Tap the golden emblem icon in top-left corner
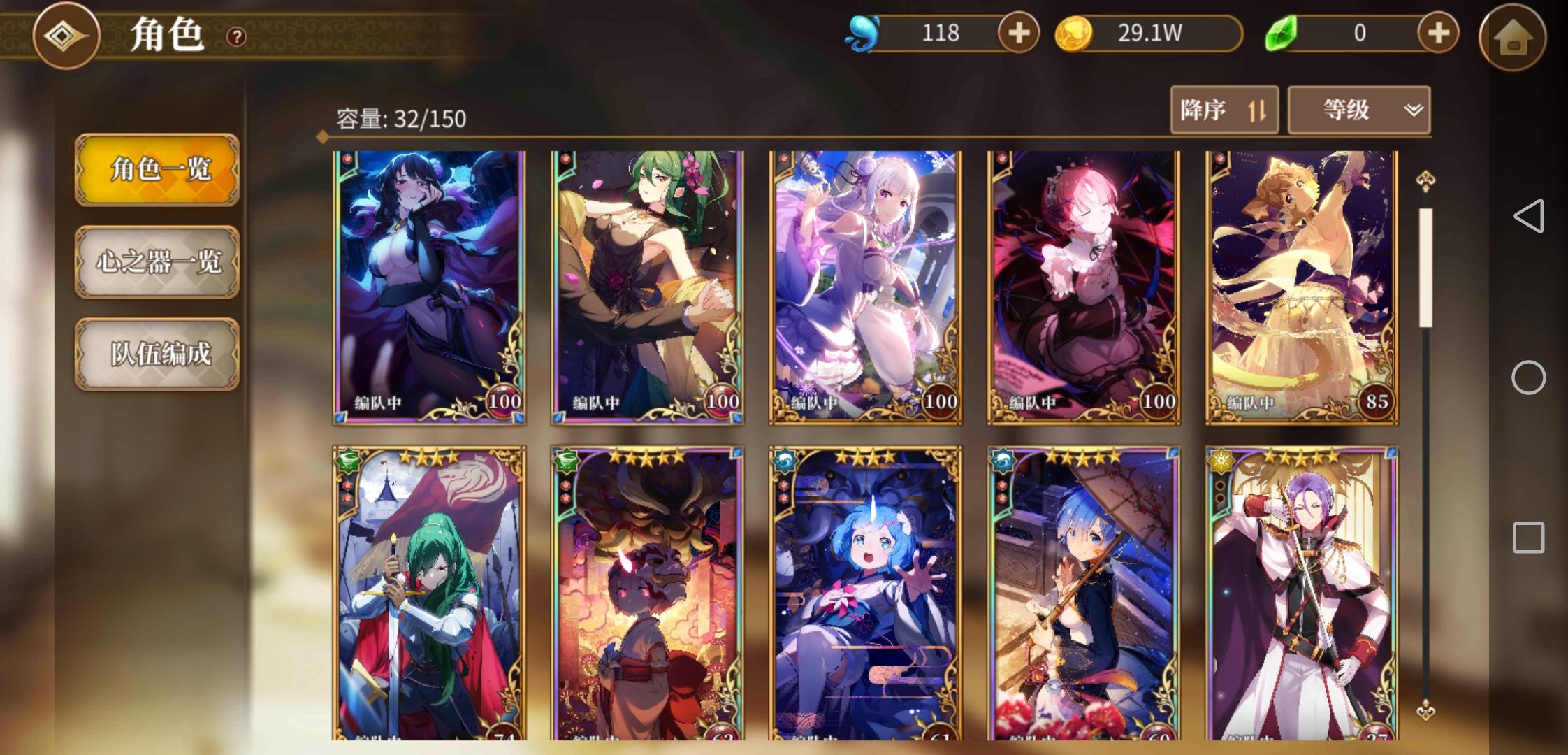This screenshot has width=1568, height=755. point(66,37)
